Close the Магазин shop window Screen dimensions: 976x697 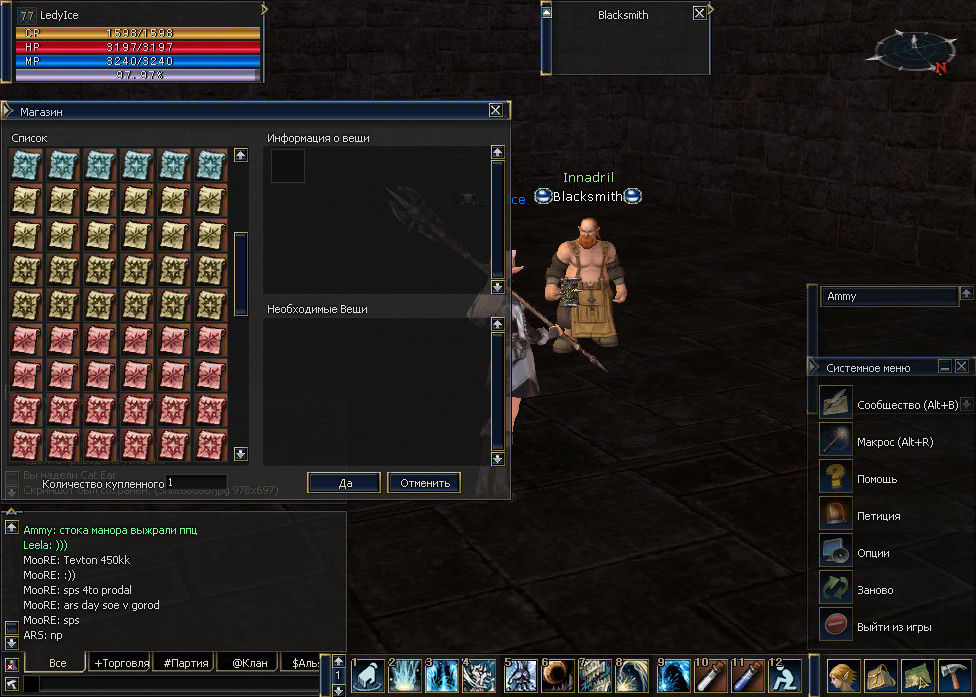pos(495,111)
